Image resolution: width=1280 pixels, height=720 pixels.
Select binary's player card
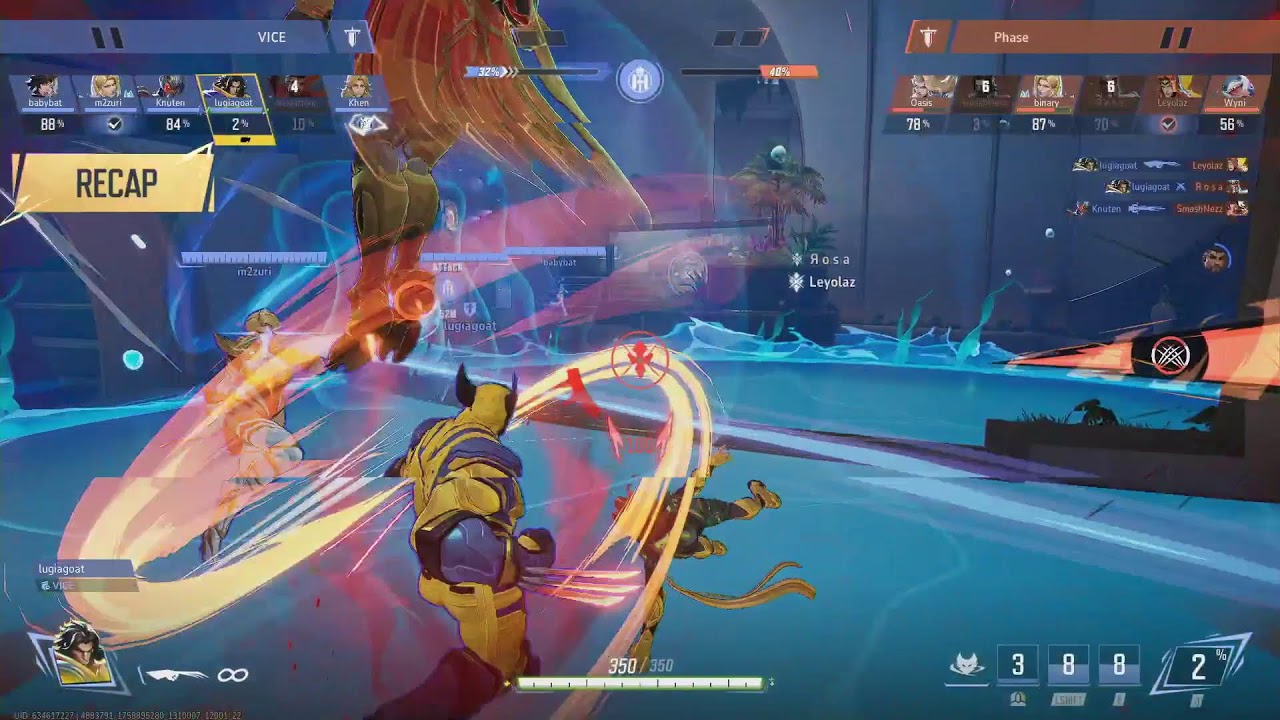tap(1046, 105)
